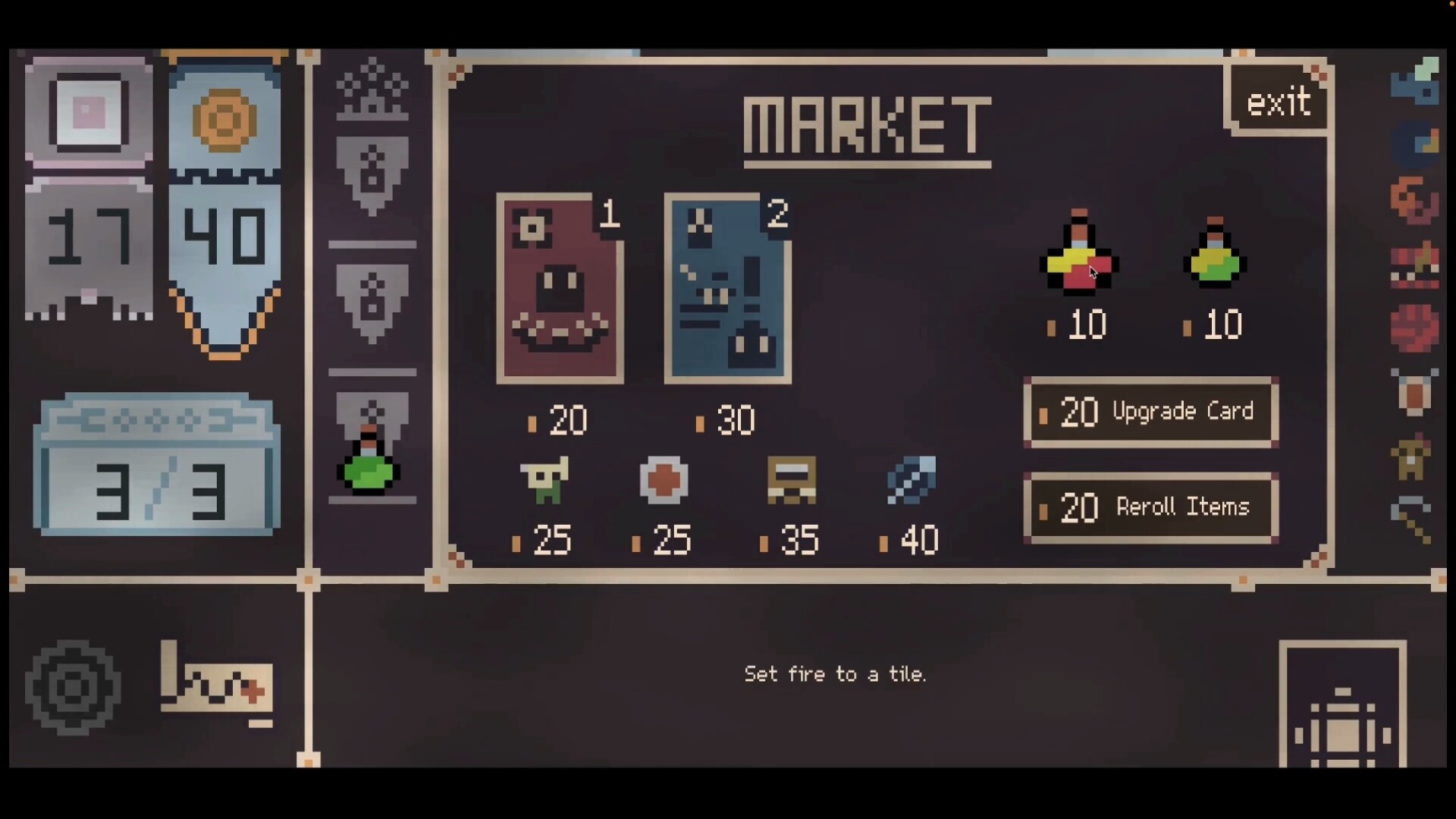Viewport: 1456px width, 819px height.
Task: Select the chest item costing 35 coins
Action: (792, 480)
